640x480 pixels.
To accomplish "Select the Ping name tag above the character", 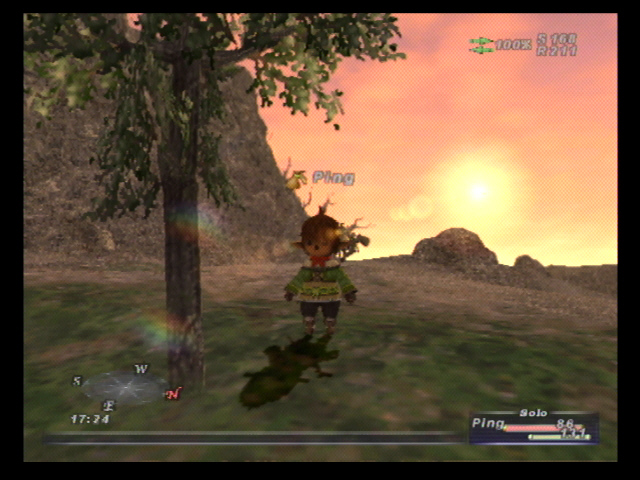I will (x=333, y=178).
